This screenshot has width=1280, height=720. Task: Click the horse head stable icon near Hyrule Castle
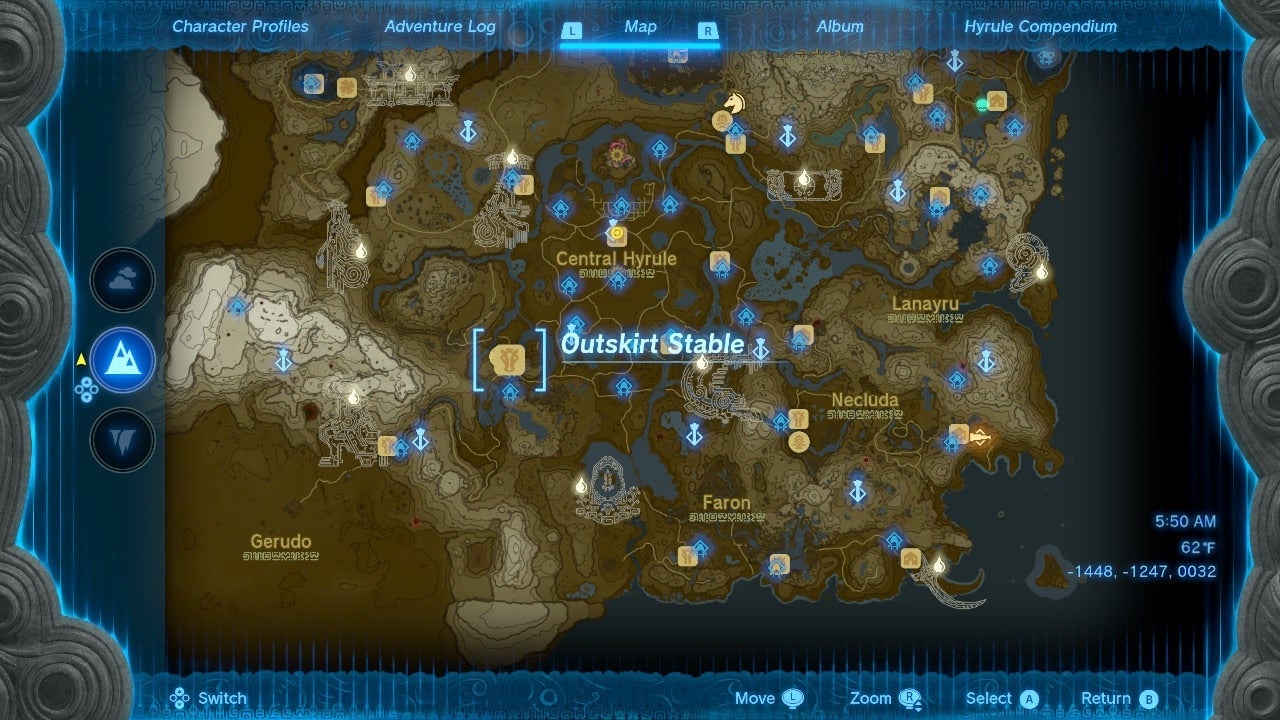coord(733,103)
